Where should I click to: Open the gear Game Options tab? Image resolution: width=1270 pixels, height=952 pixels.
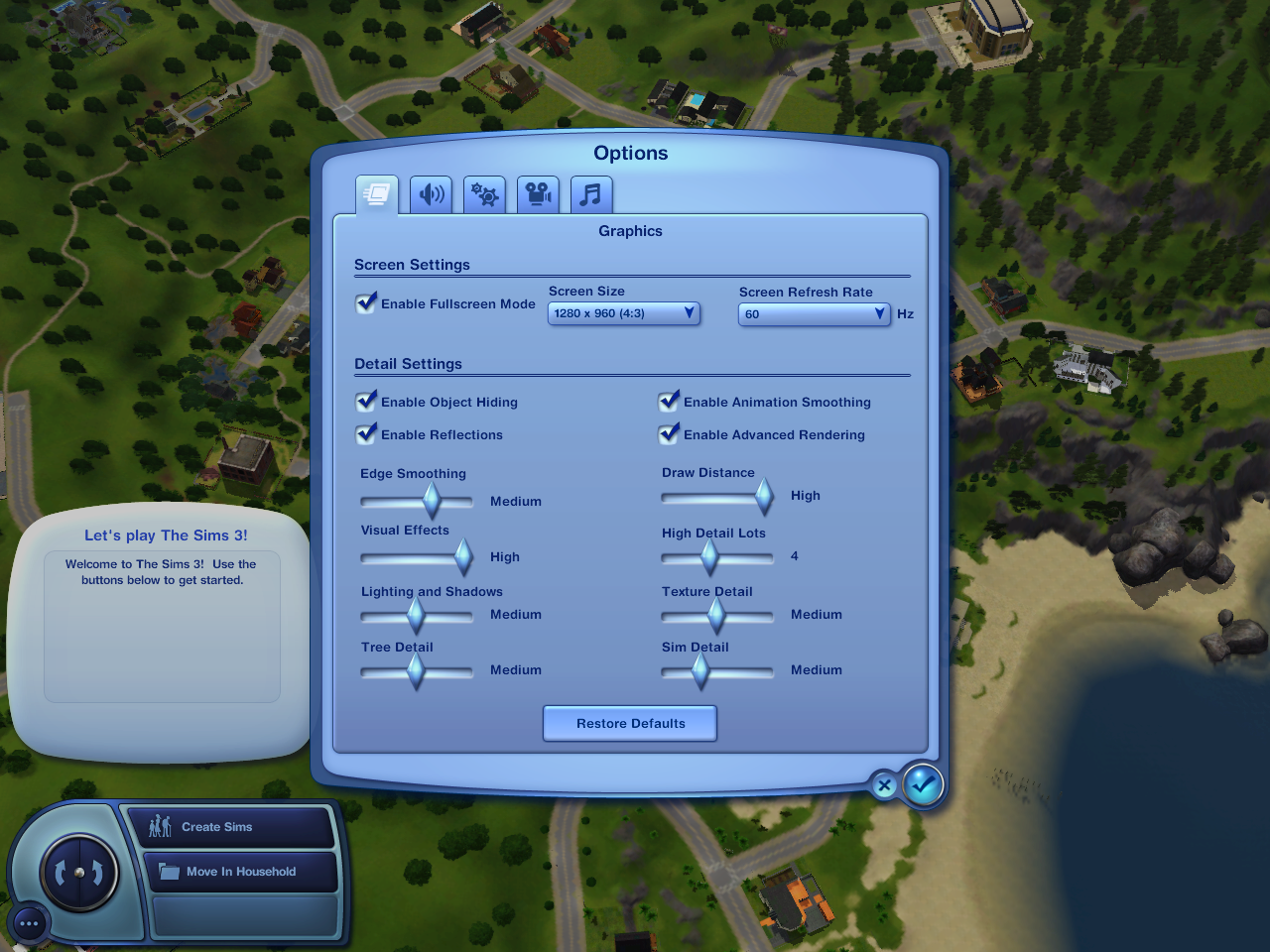pyautogui.click(x=484, y=194)
